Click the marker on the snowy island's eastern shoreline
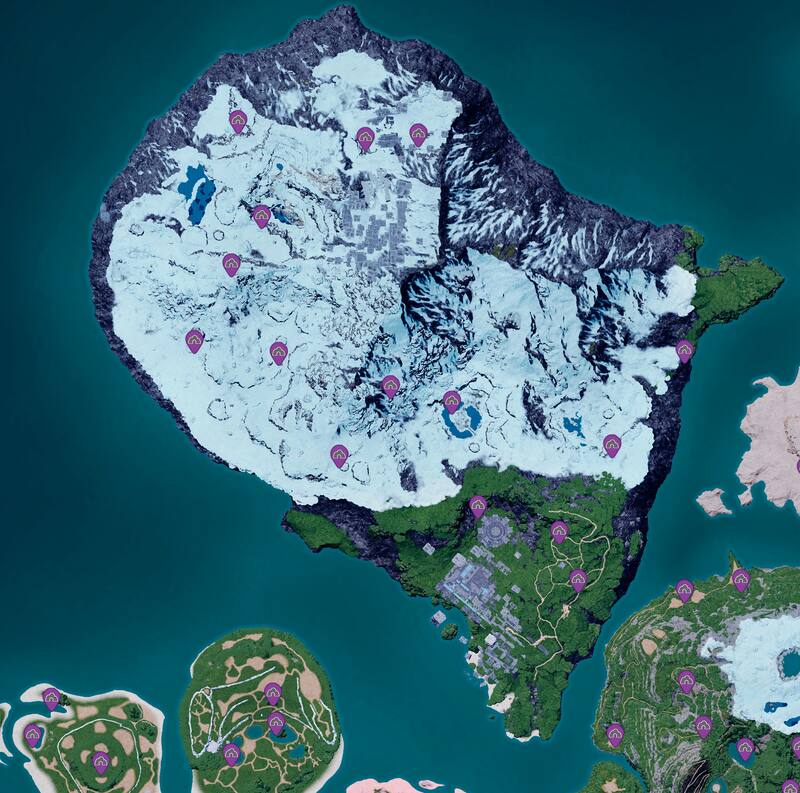This screenshot has height=793, width=800. pyautogui.click(x=684, y=350)
